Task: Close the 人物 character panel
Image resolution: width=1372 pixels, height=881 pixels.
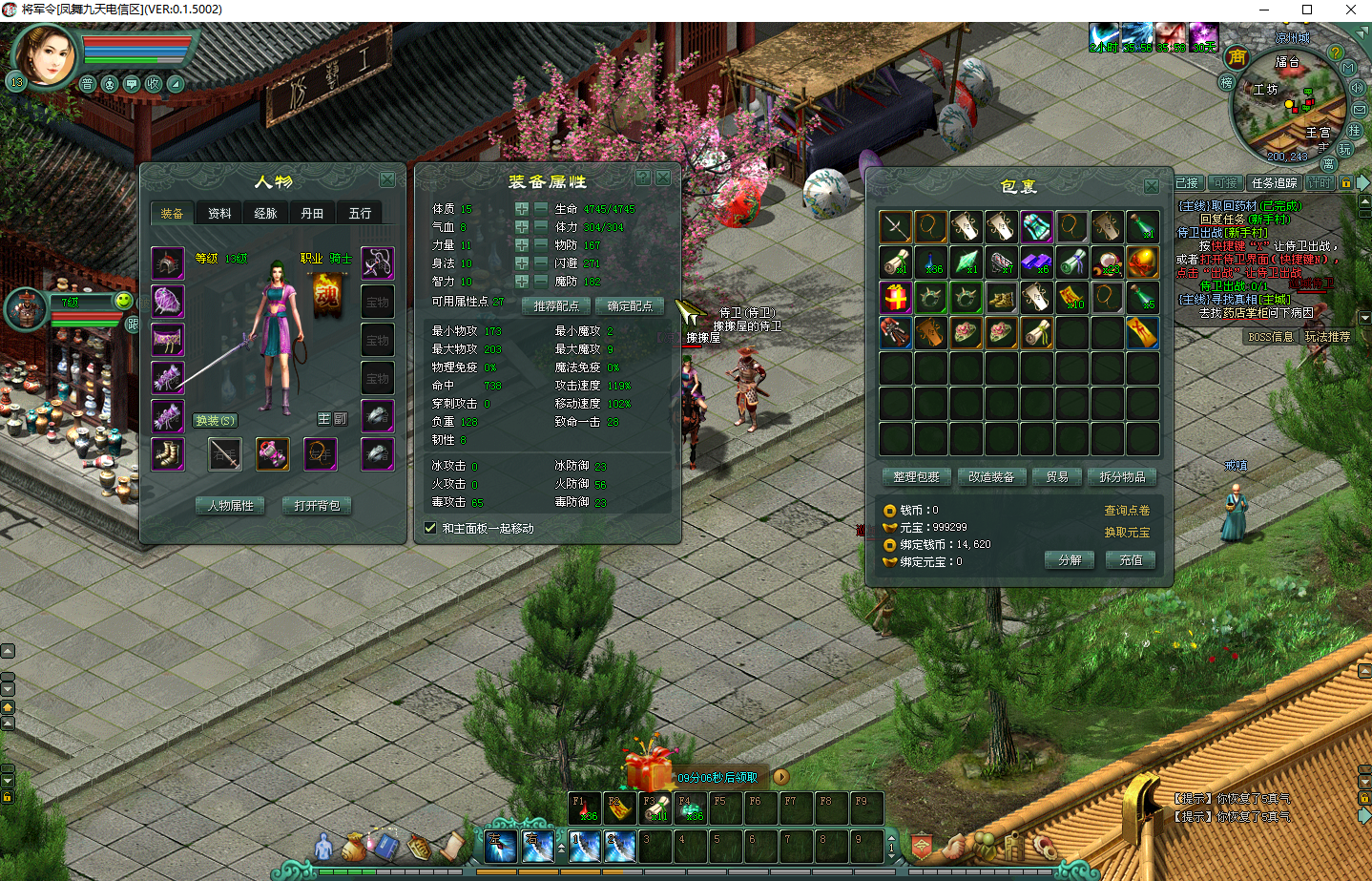Action: click(387, 179)
